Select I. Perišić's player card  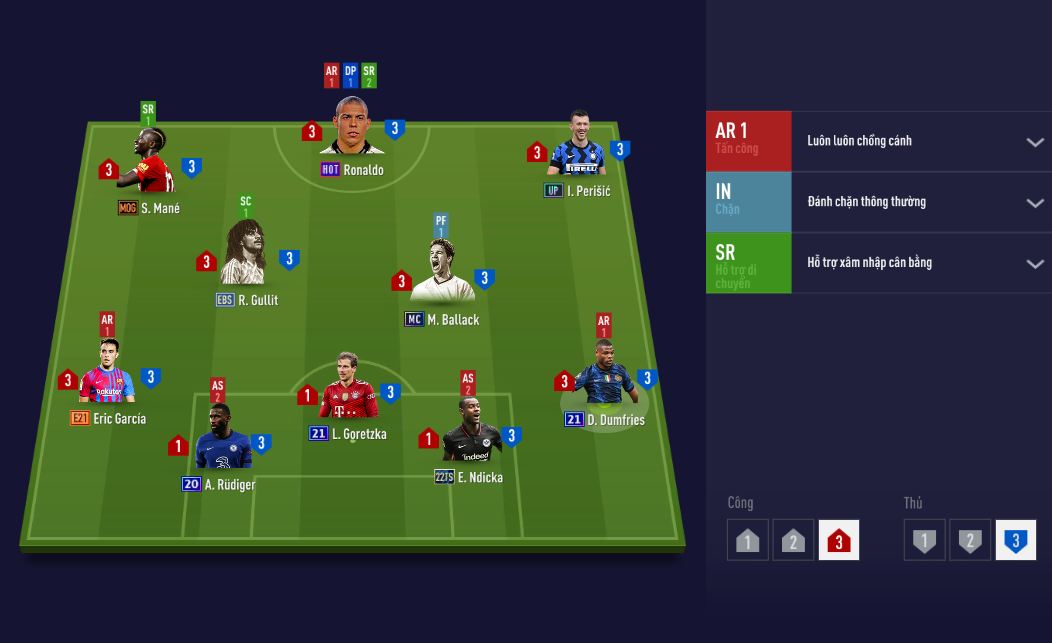point(578,146)
